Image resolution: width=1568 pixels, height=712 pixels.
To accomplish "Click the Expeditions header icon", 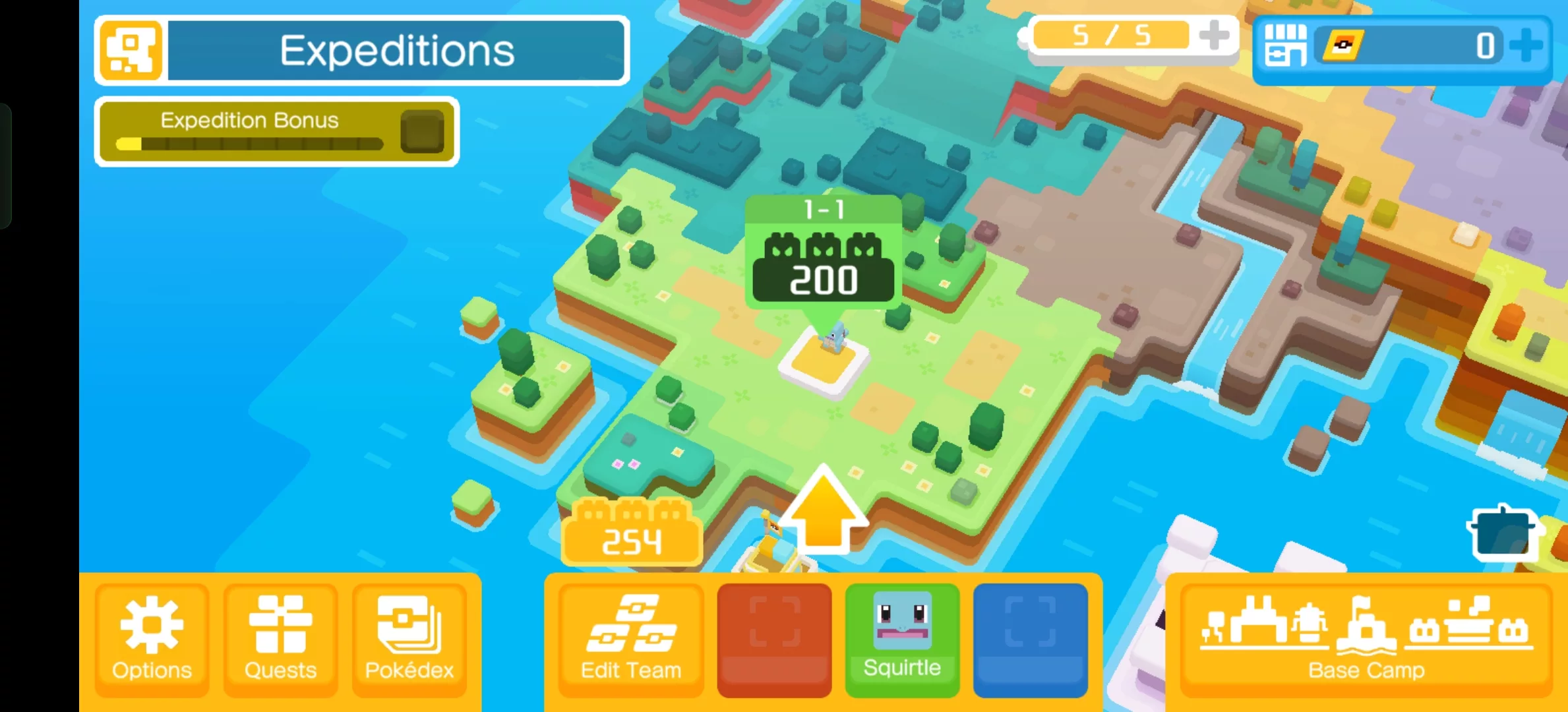I will tap(130, 50).
